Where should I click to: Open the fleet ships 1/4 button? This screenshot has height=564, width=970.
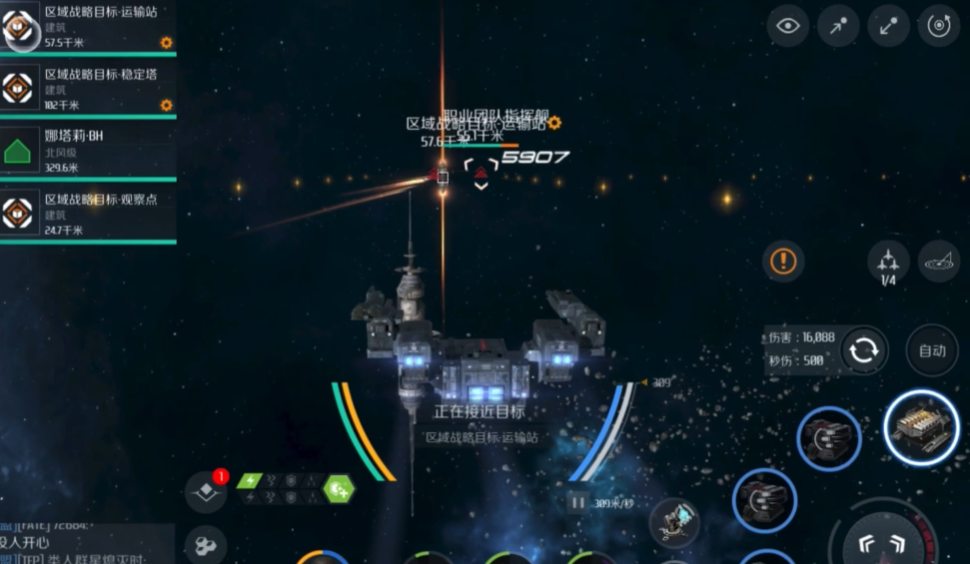(x=888, y=262)
